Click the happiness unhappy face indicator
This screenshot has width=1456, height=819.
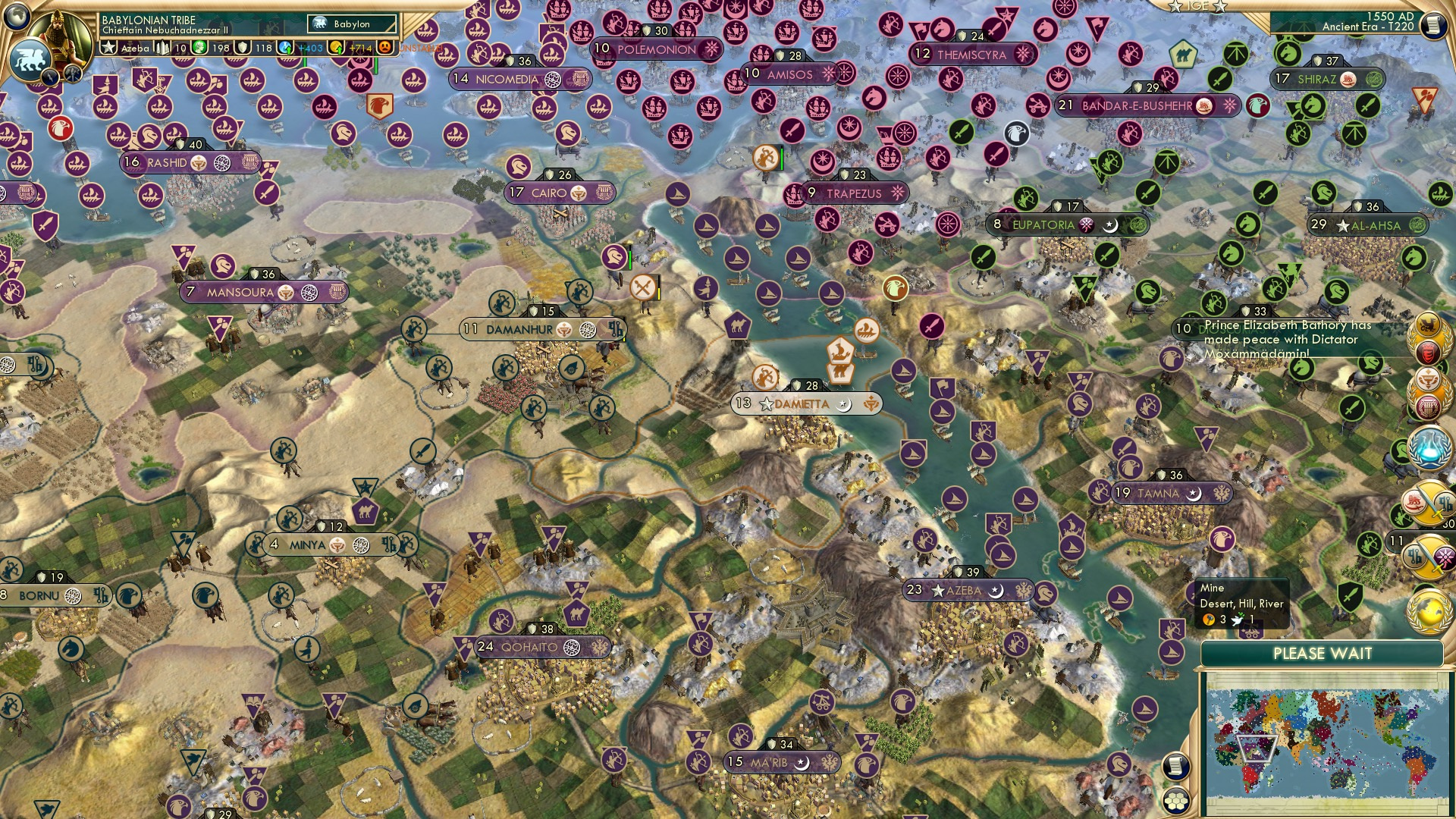tap(384, 48)
